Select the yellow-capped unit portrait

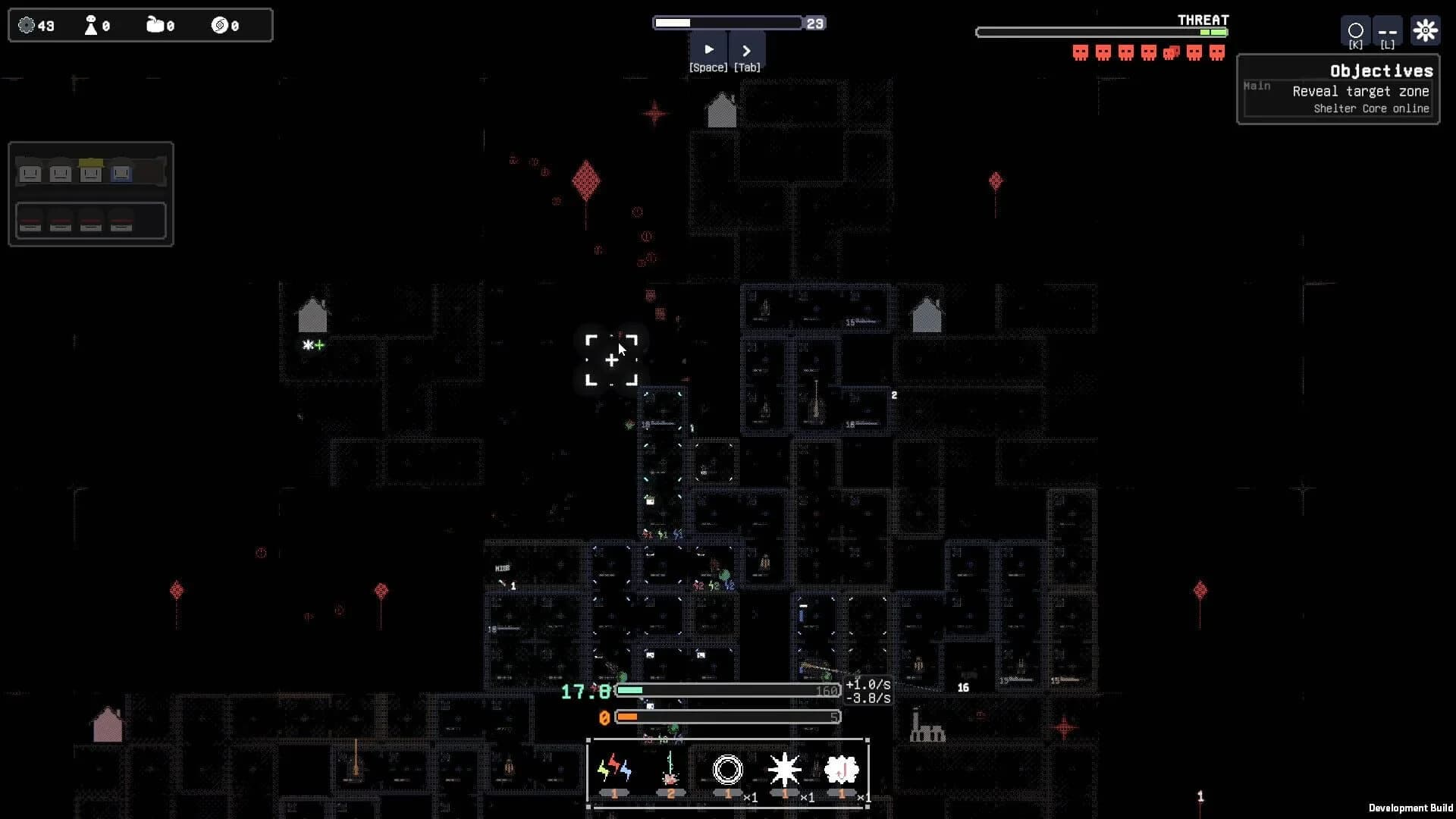click(90, 171)
